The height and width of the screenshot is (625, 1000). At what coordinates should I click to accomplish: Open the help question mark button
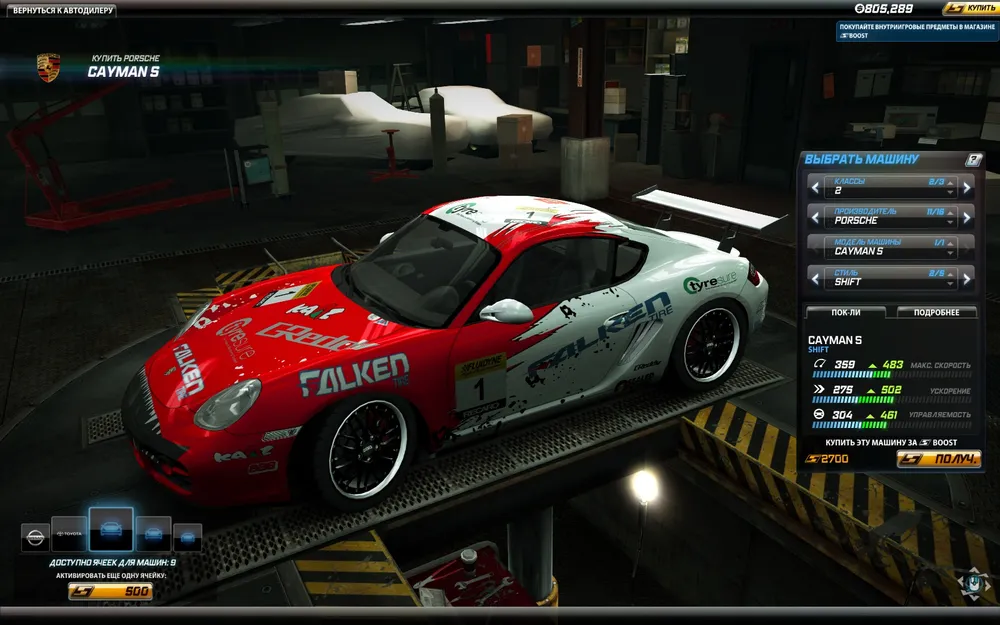pyautogui.click(x=974, y=159)
